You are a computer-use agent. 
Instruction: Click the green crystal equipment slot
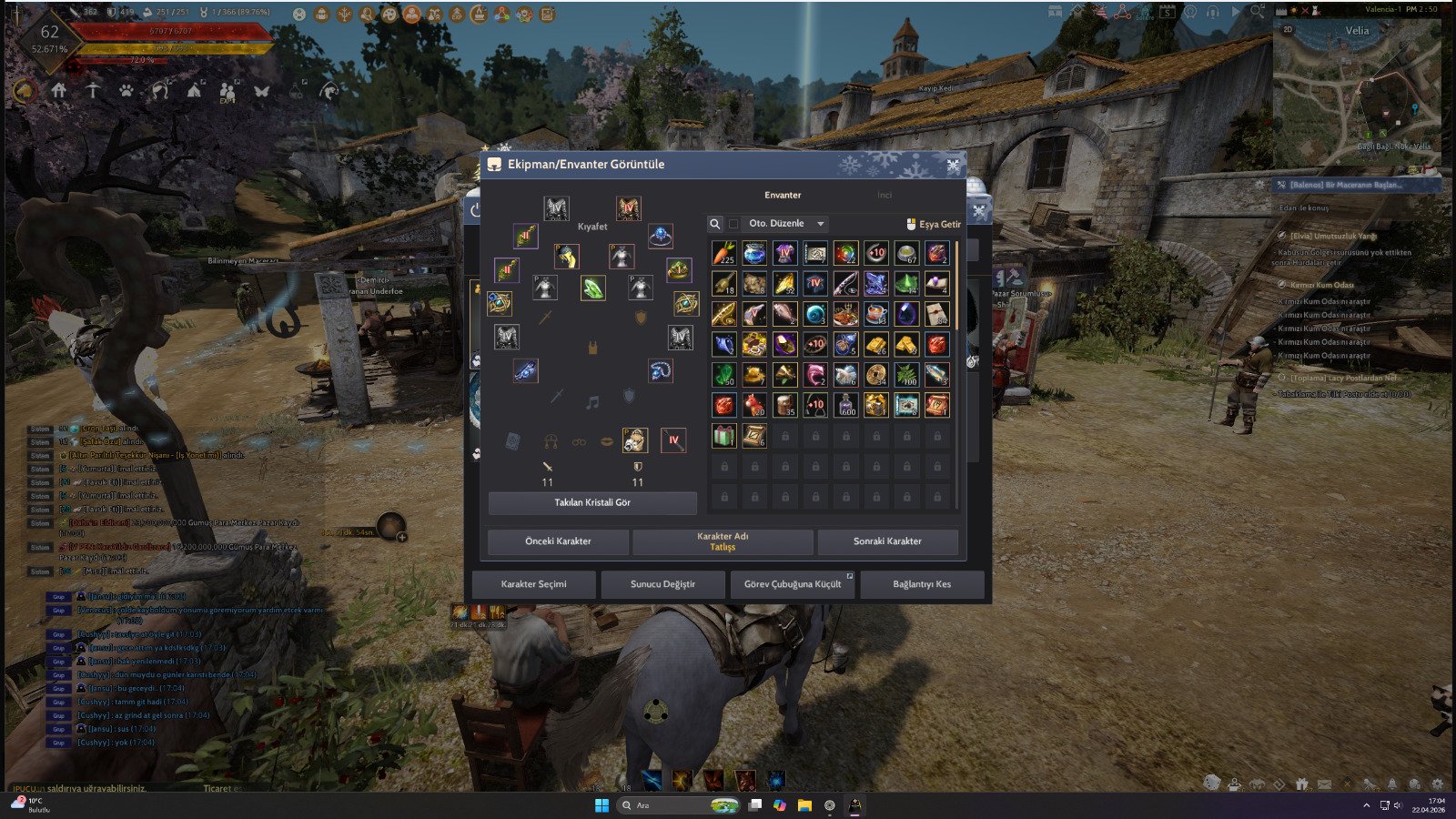[x=592, y=288]
